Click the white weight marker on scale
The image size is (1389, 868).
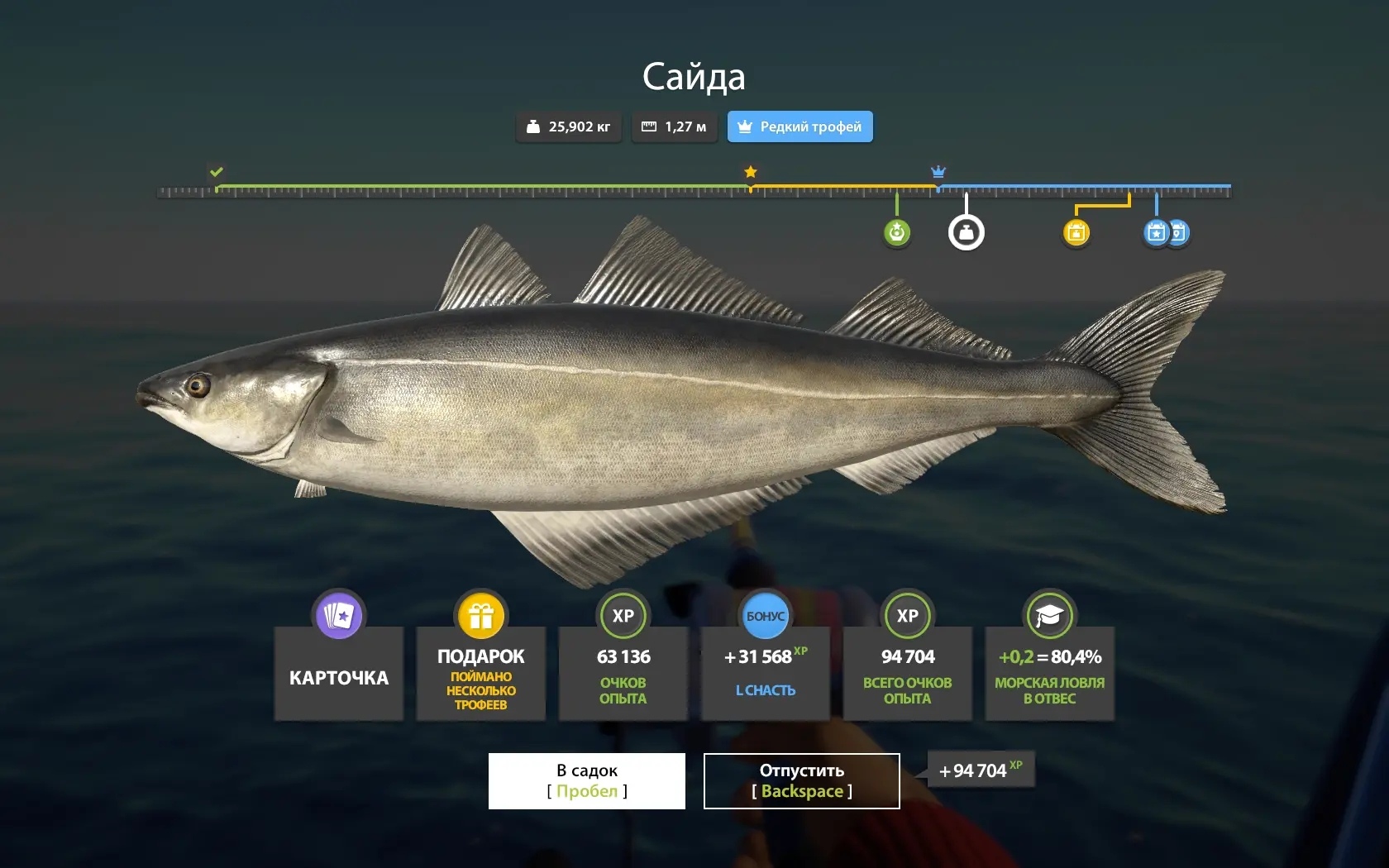click(x=966, y=232)
